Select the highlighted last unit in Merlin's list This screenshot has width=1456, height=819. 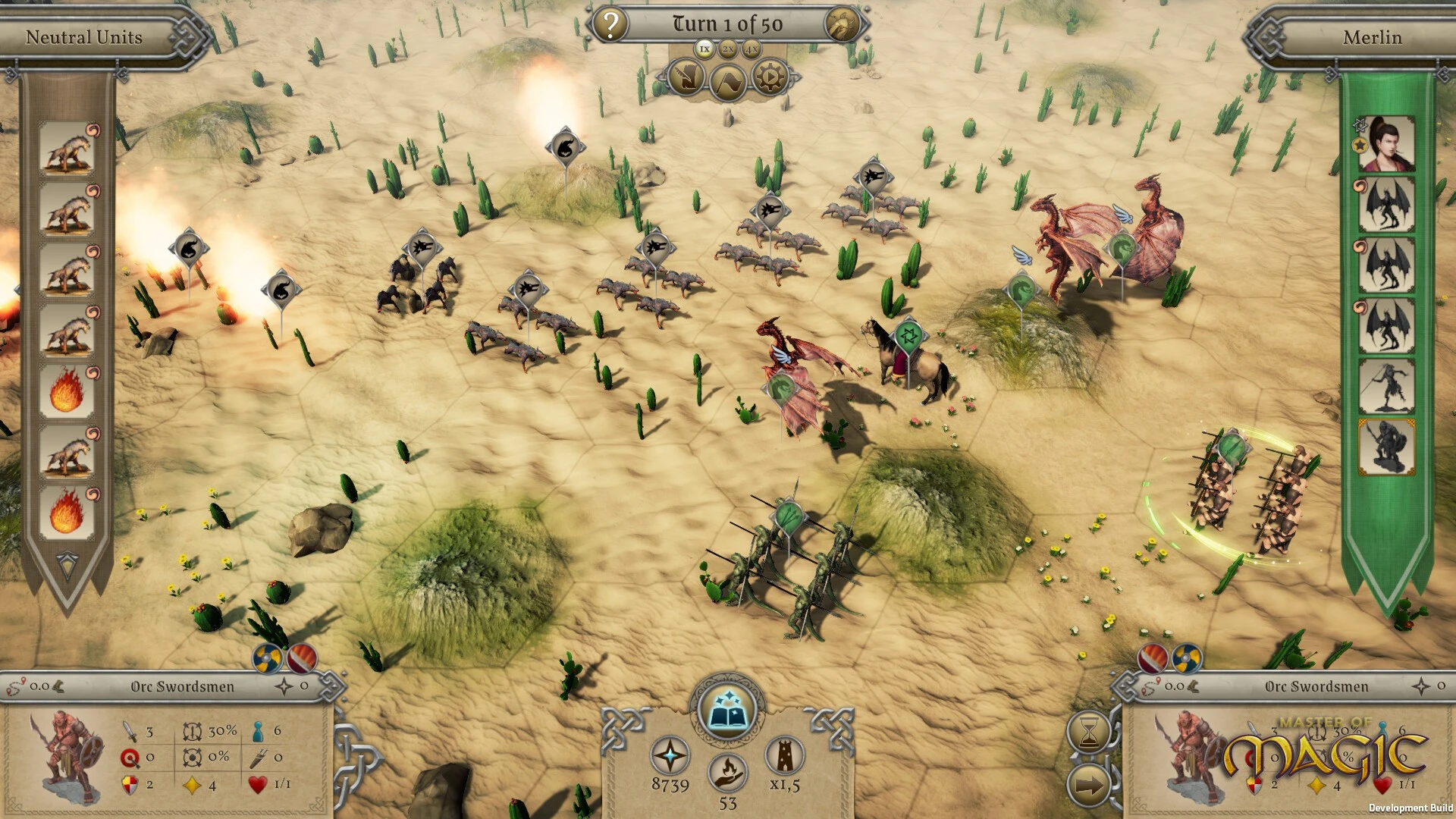(1387, 447)
